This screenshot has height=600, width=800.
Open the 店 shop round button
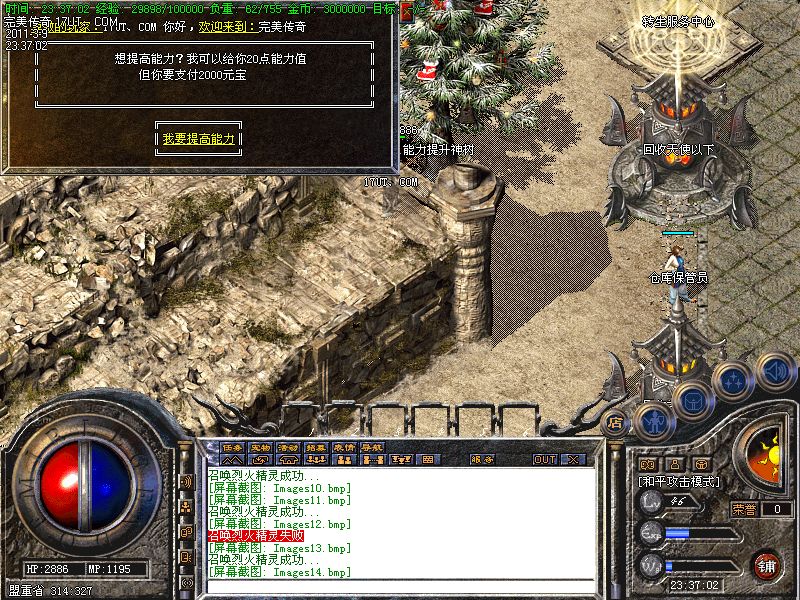click(x=616, y=423)
